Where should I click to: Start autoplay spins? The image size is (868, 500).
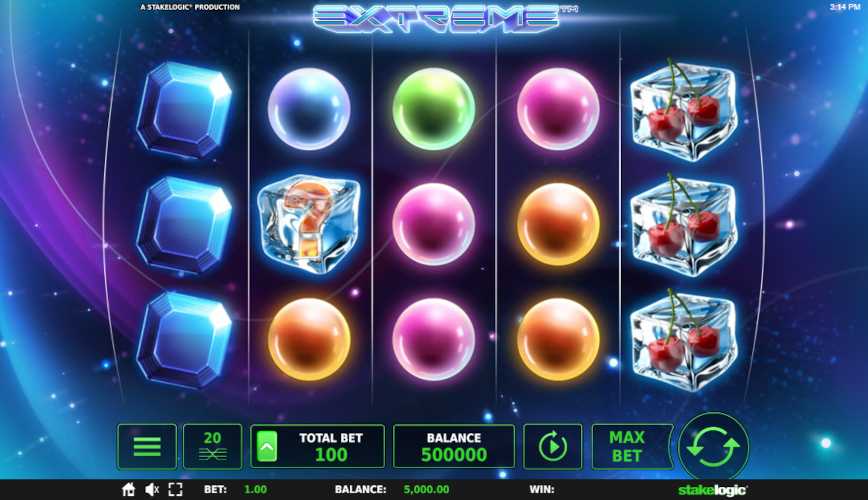(552, 447)
